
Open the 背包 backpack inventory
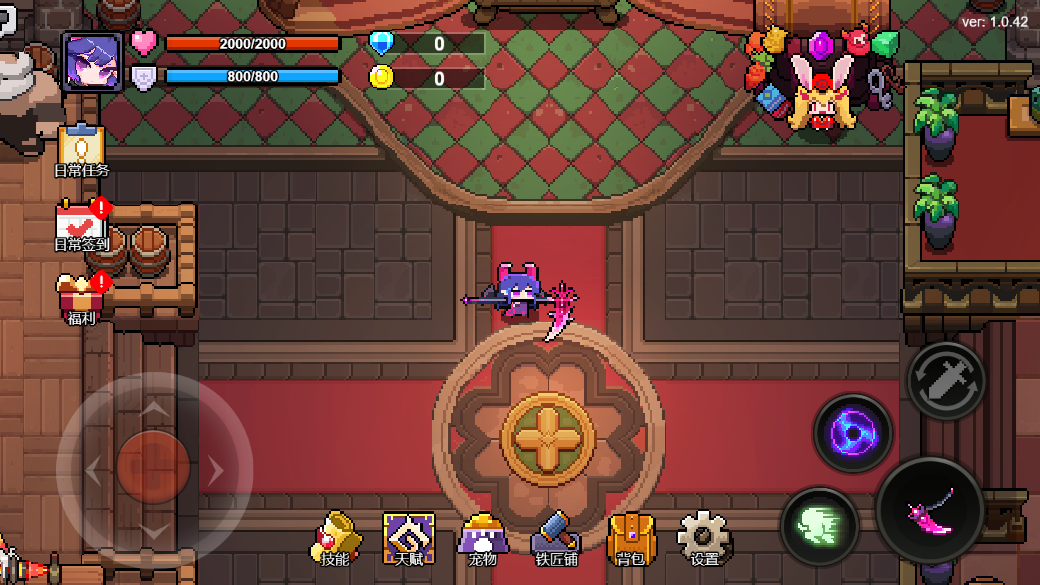631,538
